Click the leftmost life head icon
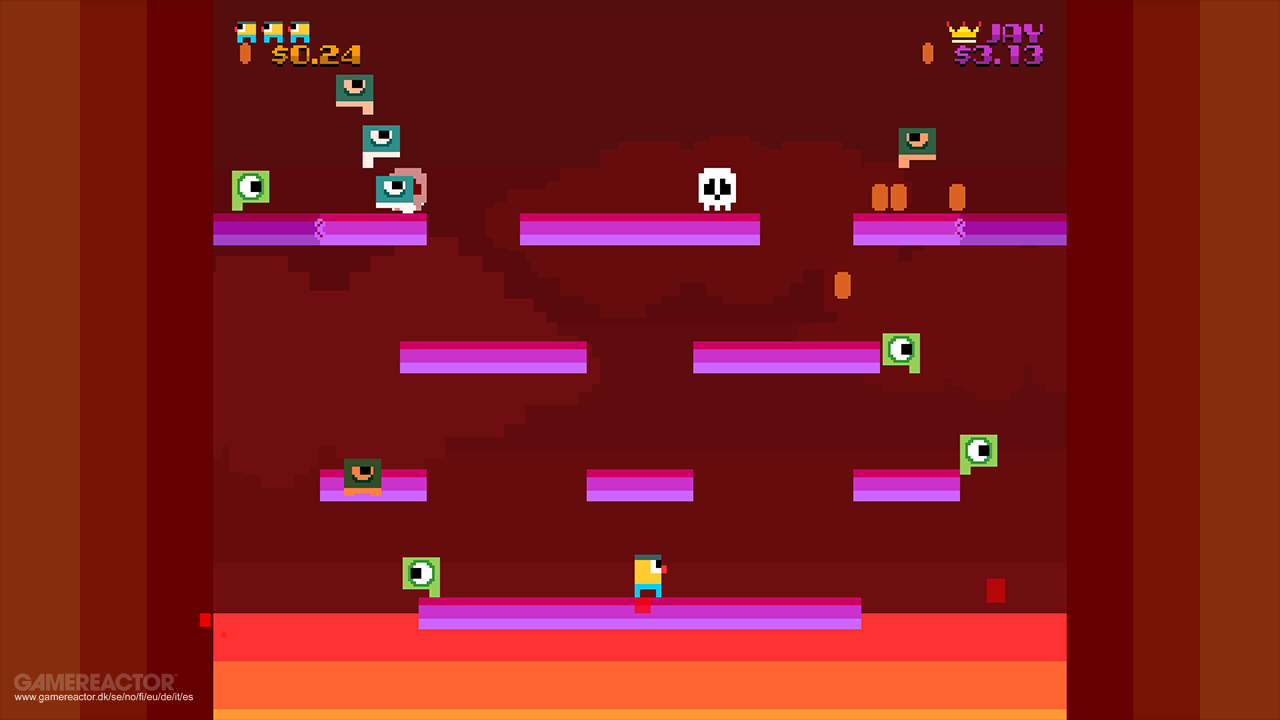Image resolution: width=1280 pixels, height=720 pixels. click(244, 31)
